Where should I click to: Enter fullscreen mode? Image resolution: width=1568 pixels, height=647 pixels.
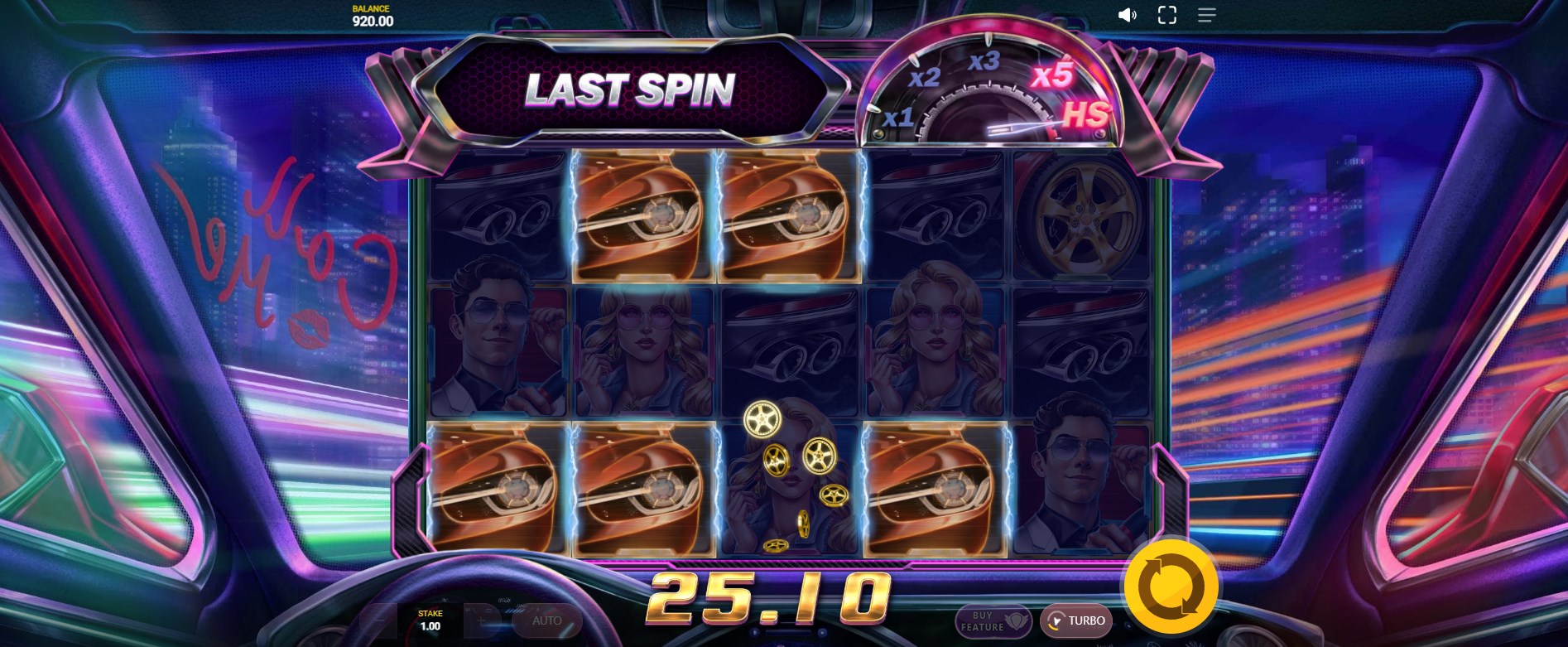(1167, 15)
